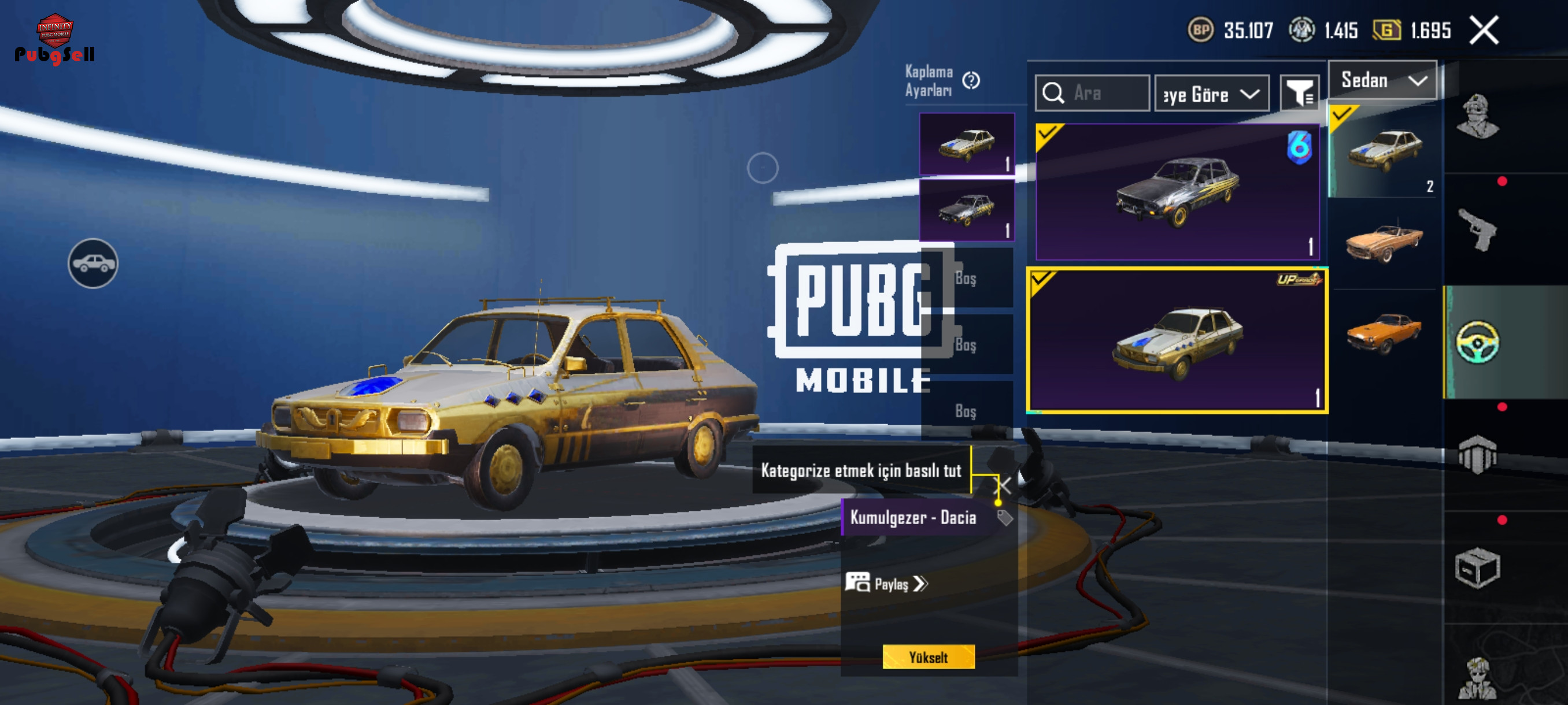Click the round car view button
This screenshot has height=705, width=1568.
coord(93,264)
